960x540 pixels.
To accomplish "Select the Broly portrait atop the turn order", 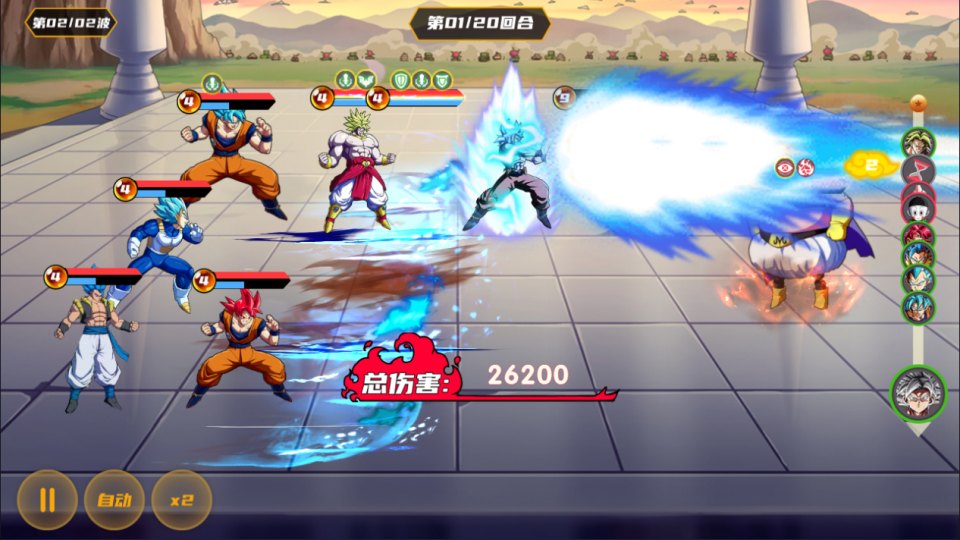I will (x=918, y=143).
